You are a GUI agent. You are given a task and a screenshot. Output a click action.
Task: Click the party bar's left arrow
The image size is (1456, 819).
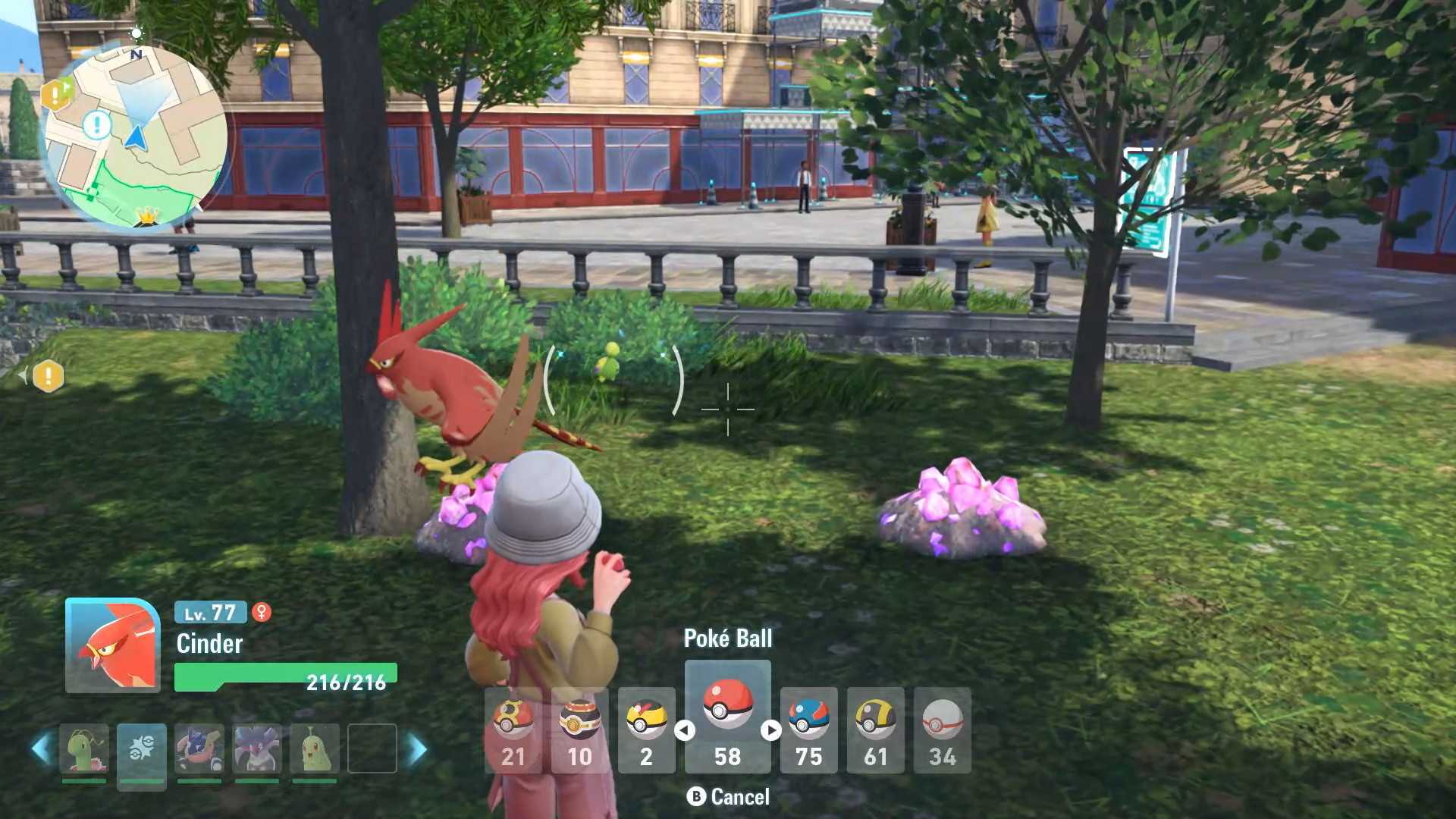click(x=42, y=748)
